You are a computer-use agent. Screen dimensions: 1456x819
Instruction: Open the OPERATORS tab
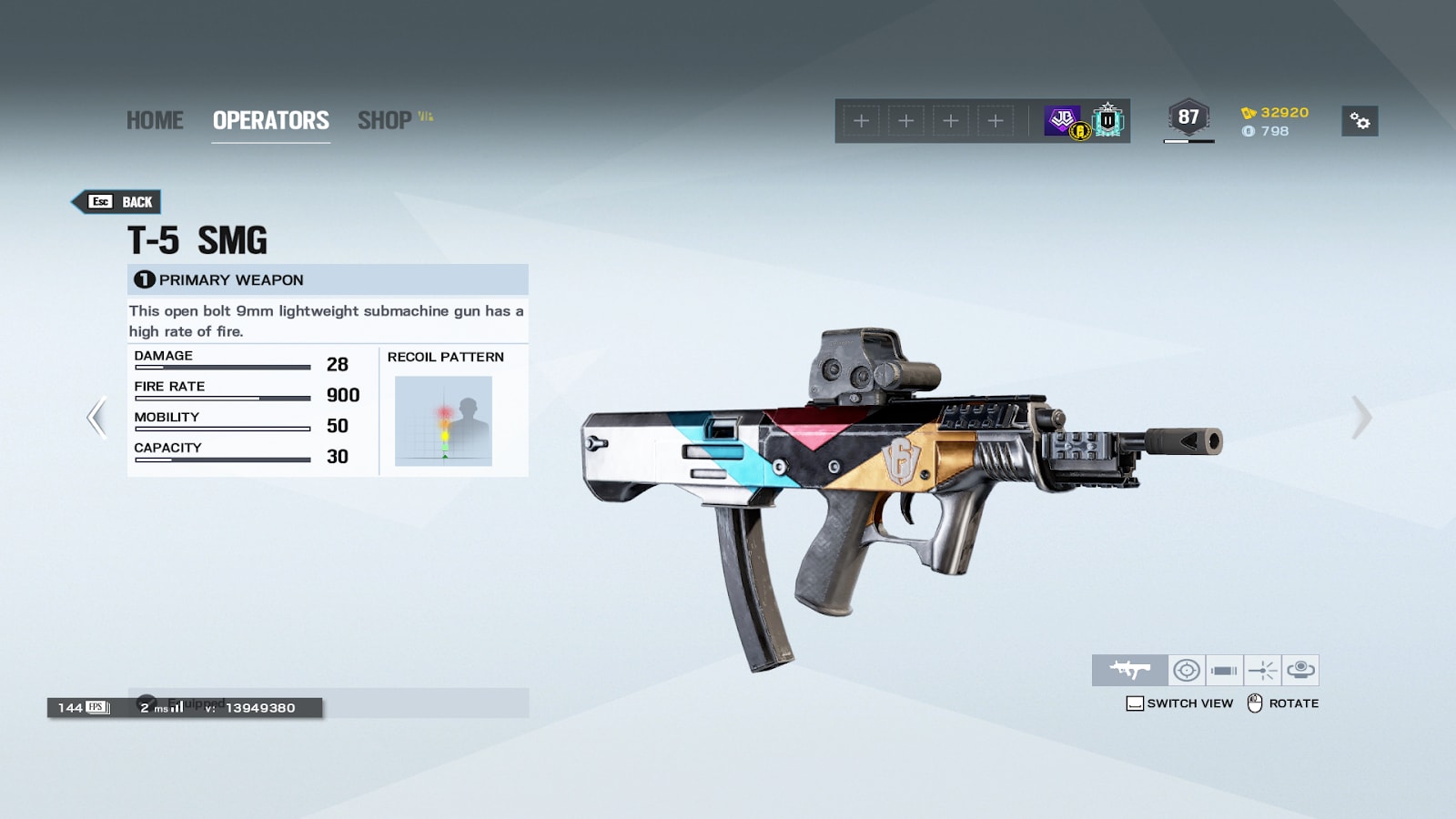(x=270, y=120)
